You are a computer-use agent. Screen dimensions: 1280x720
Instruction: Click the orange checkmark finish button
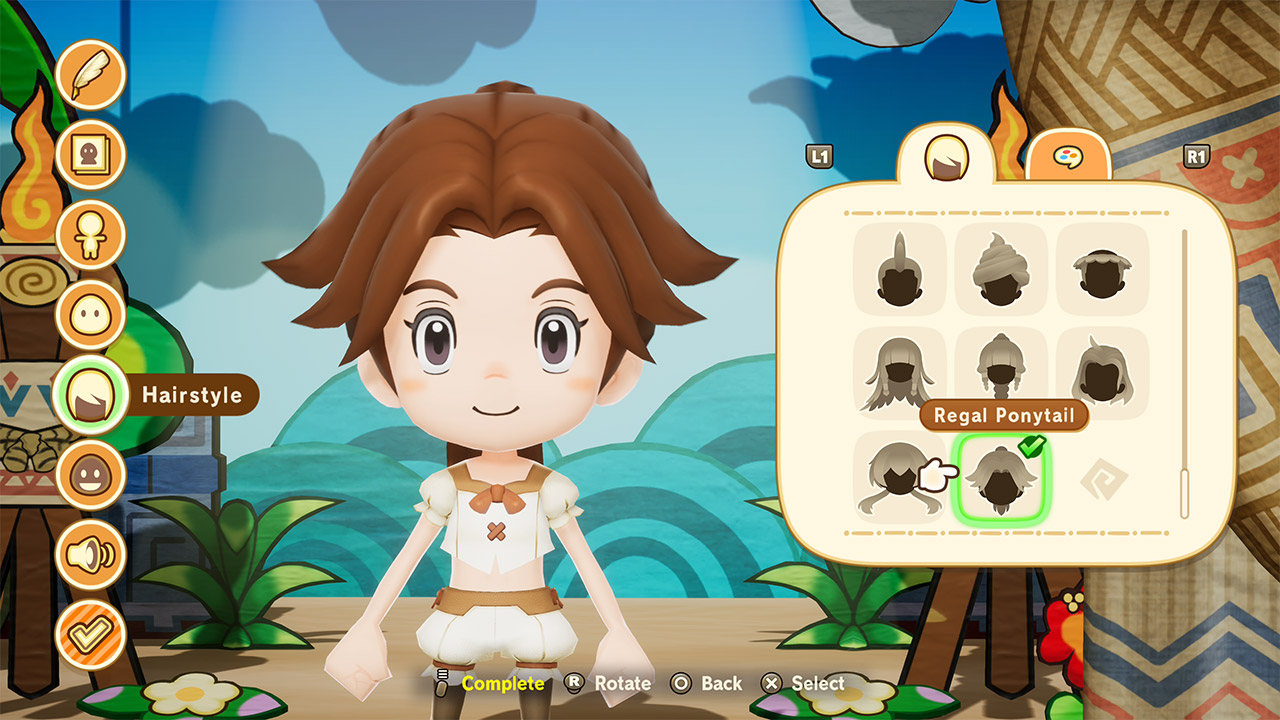(90, 635)
